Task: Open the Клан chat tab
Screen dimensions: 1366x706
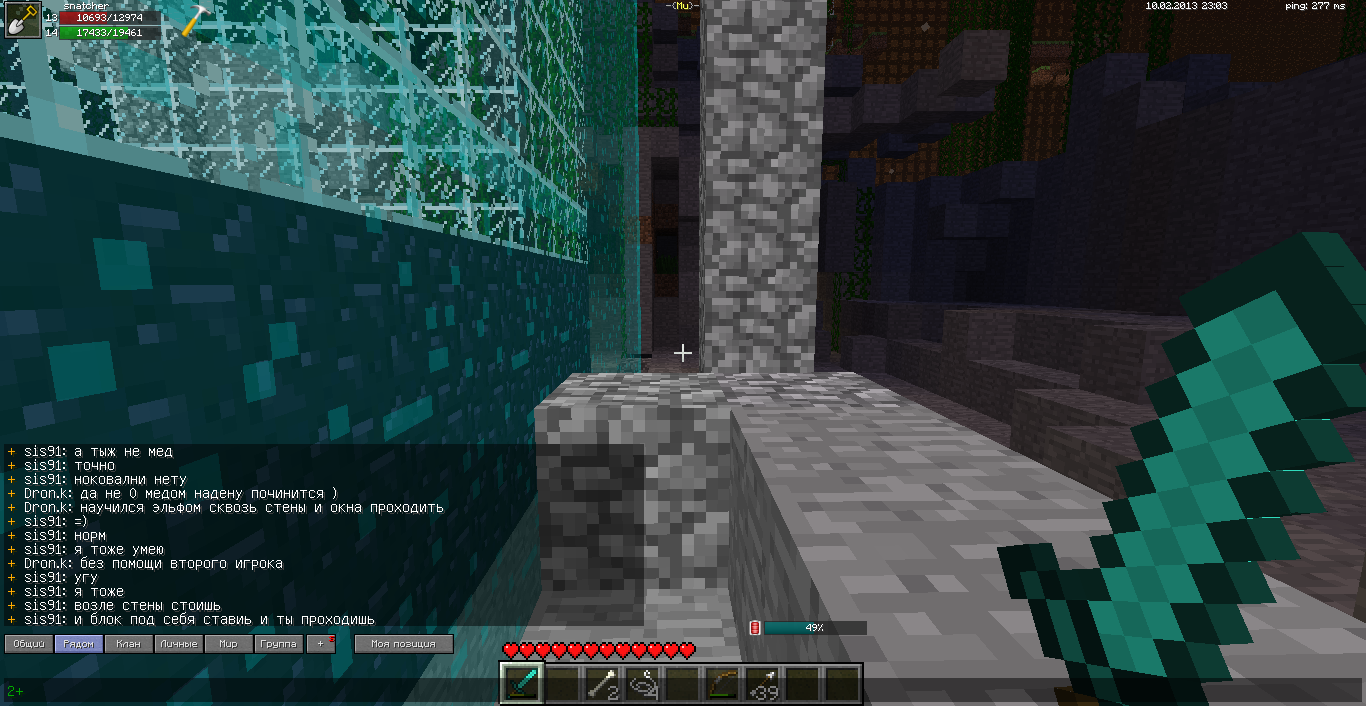Action: tap(129, 644)
